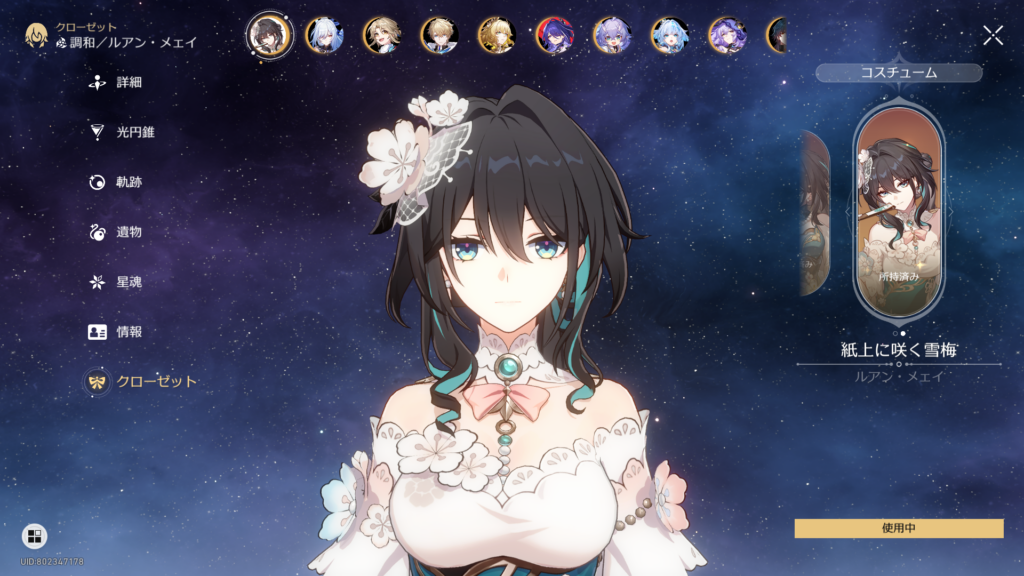Viewport: 1024px width, 576px height.
Task: Choose the partially hidden costume card beside it
Action: click(815, 212)
